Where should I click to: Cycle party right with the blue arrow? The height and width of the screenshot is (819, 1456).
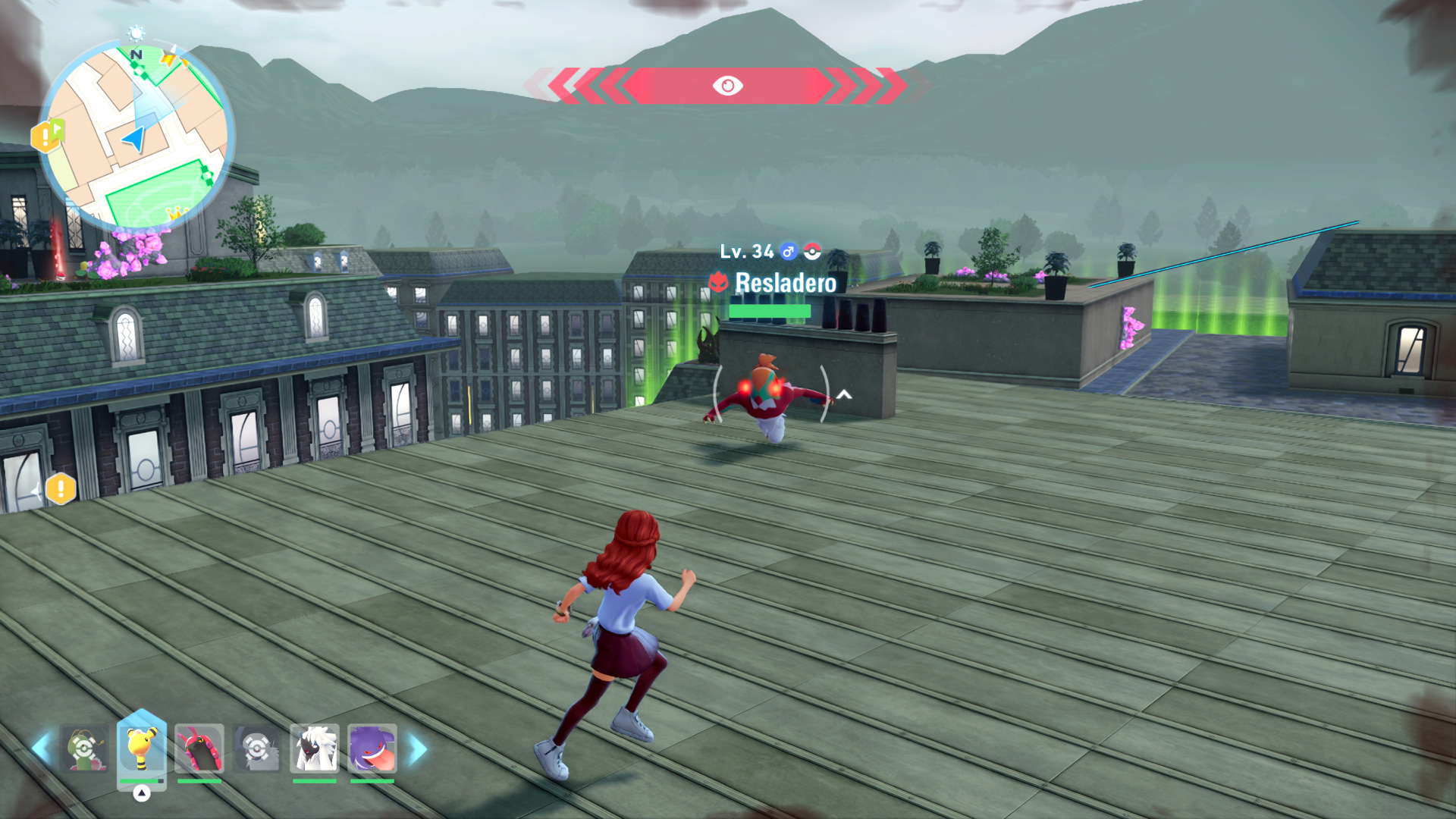pos(418,748)
